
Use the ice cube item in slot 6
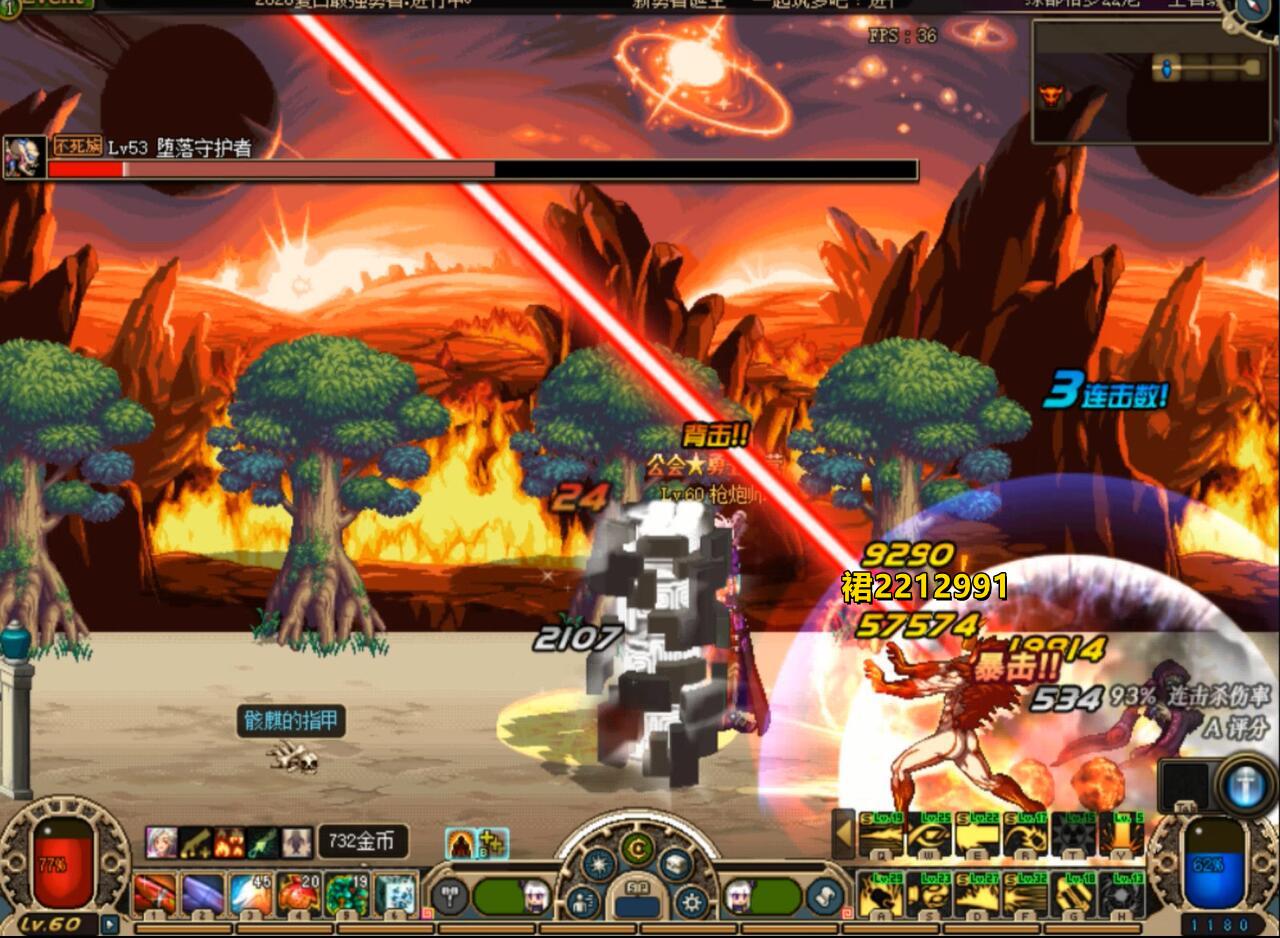[x=395, y=893]
